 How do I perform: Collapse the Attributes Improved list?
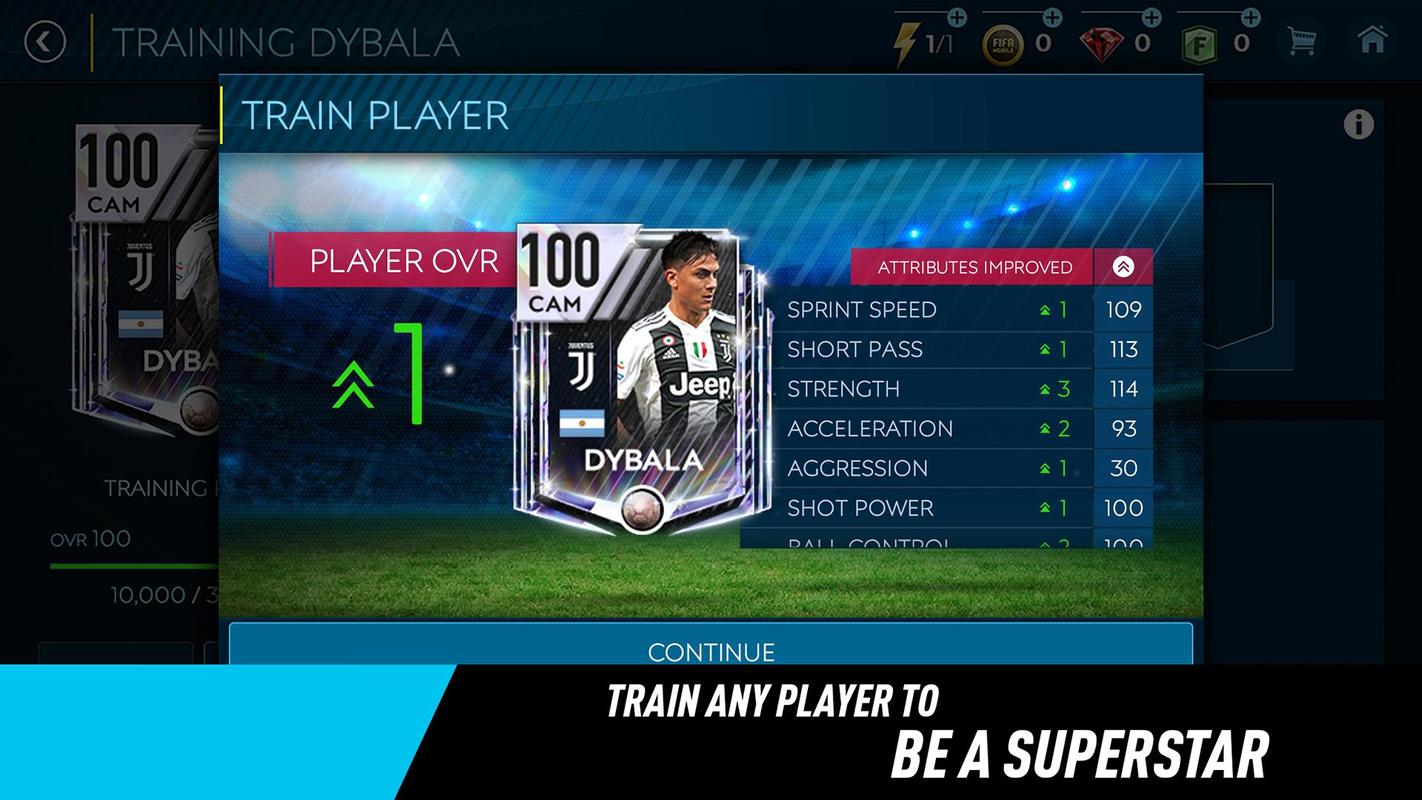(x=1124, y=266)
